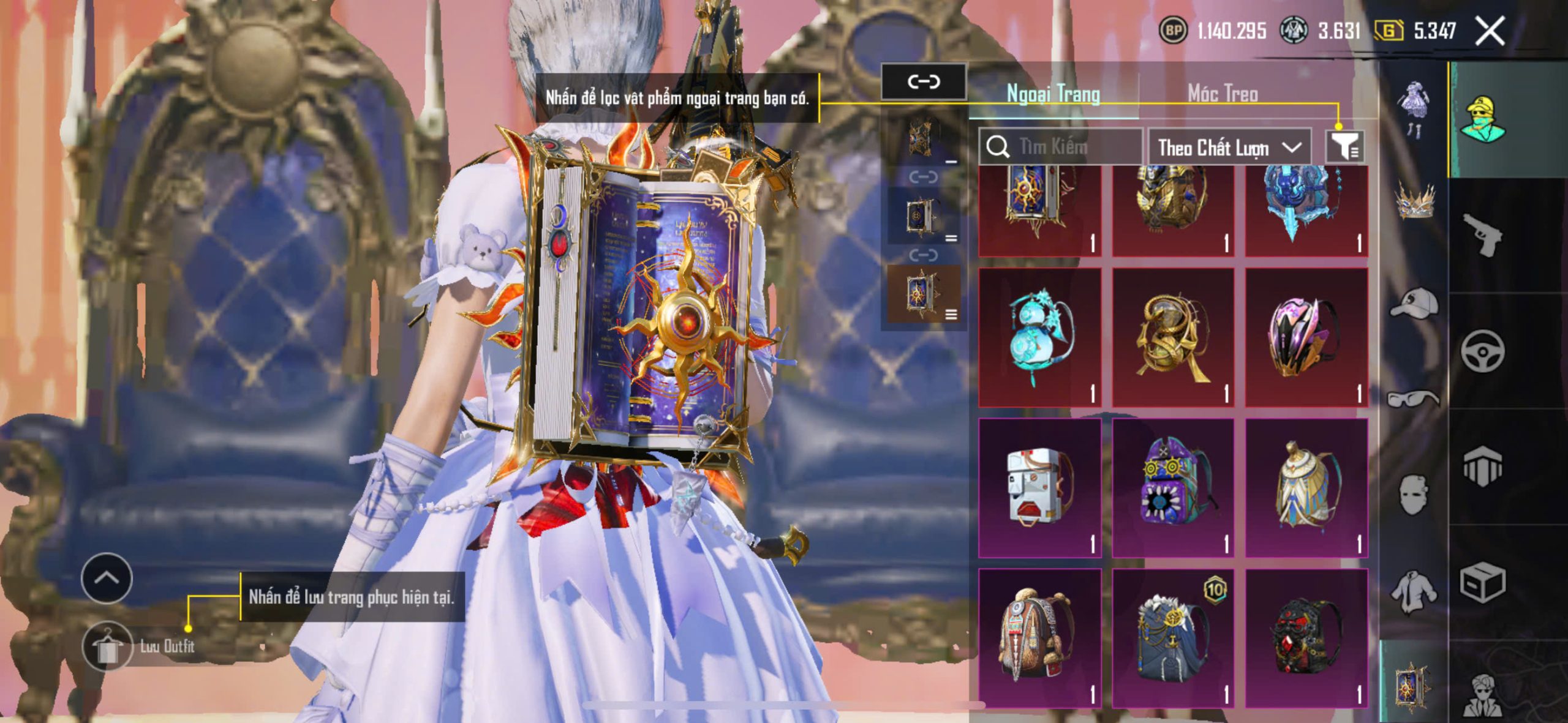
Task: Select the Ngoại Trang tab
Action: pyautogui.click(x=1053, y=94)
